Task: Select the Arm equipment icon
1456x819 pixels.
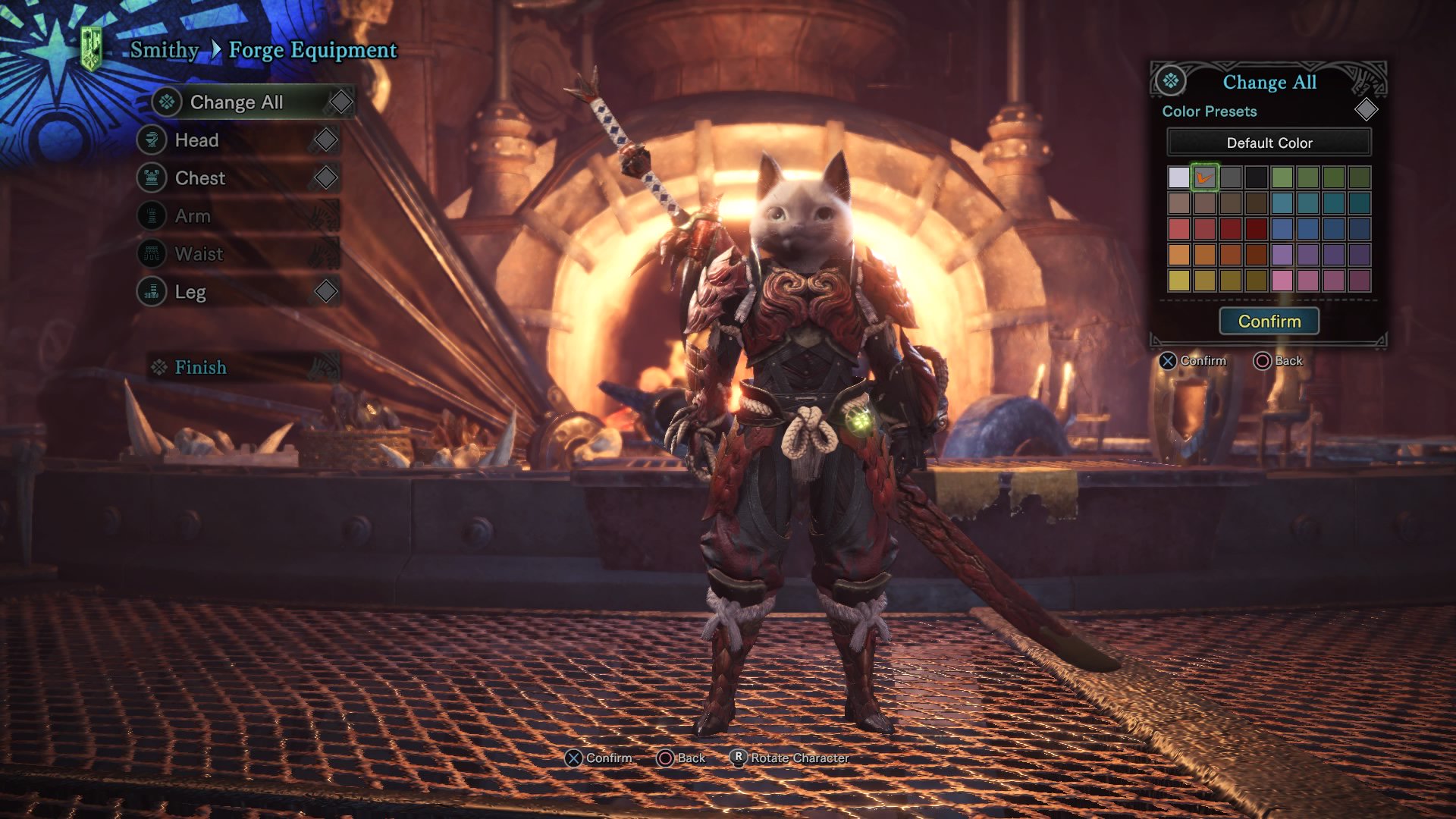Action: (153, 215)
